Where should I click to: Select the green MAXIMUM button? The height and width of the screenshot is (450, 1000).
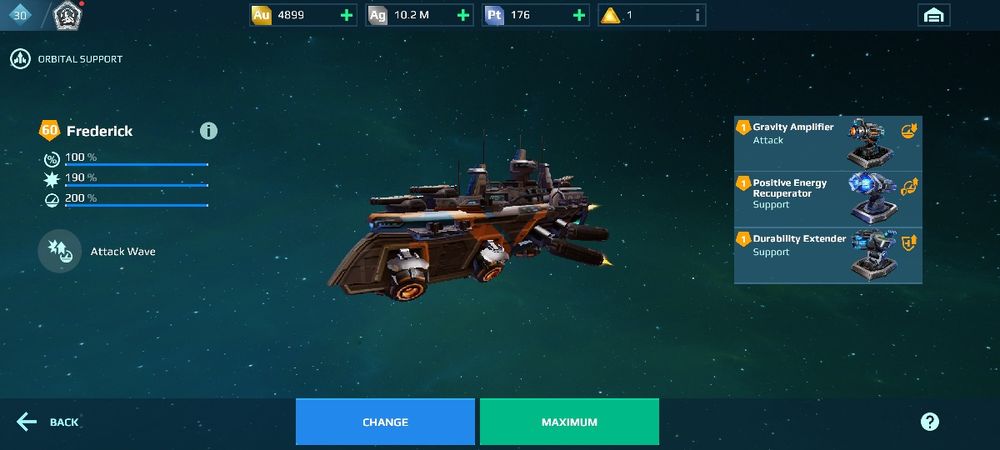pyautogui.click(x=569, y=422)
